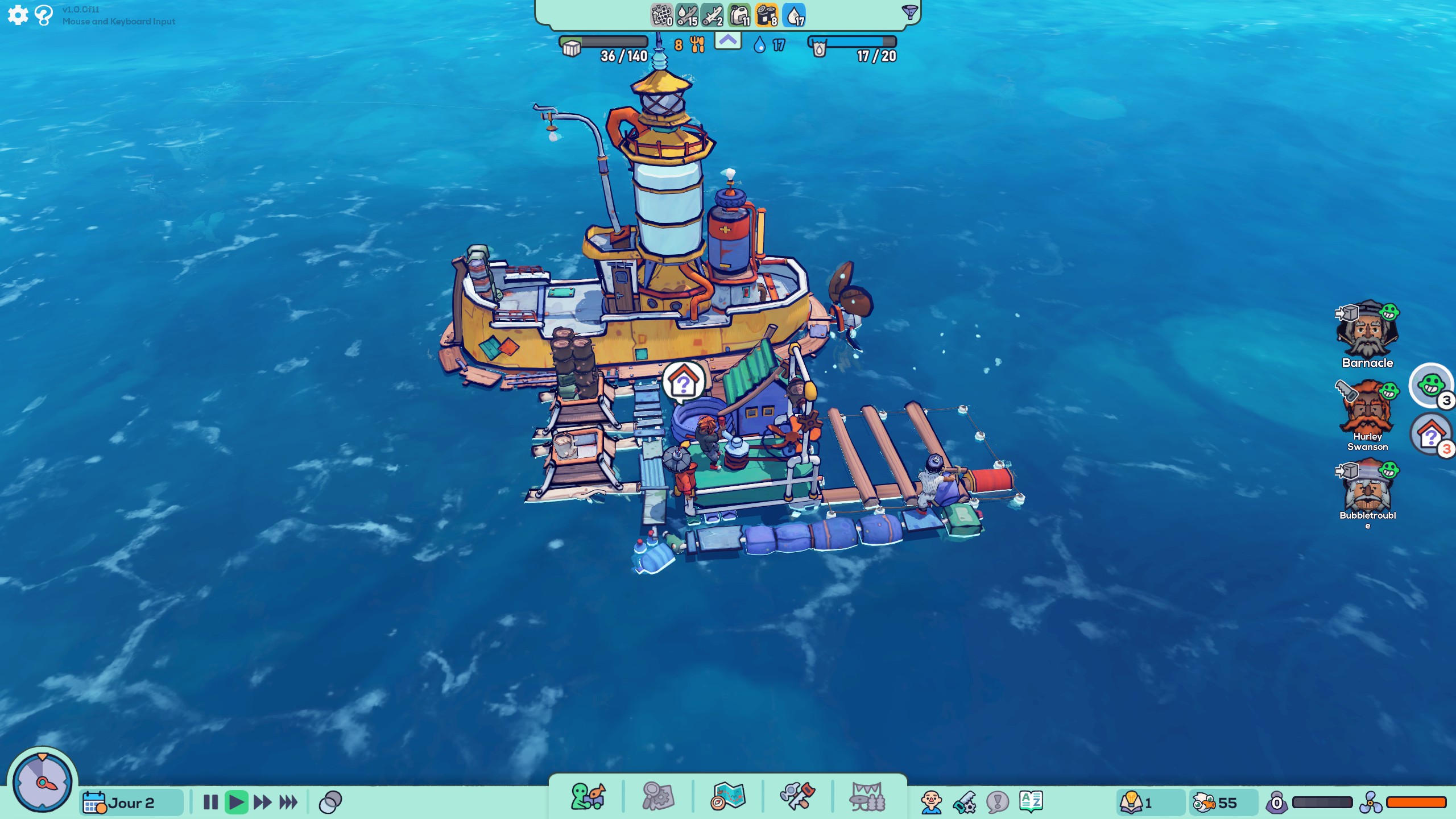Open the Jour 2 calendar

pyautogui.click(x=131, y=803)
